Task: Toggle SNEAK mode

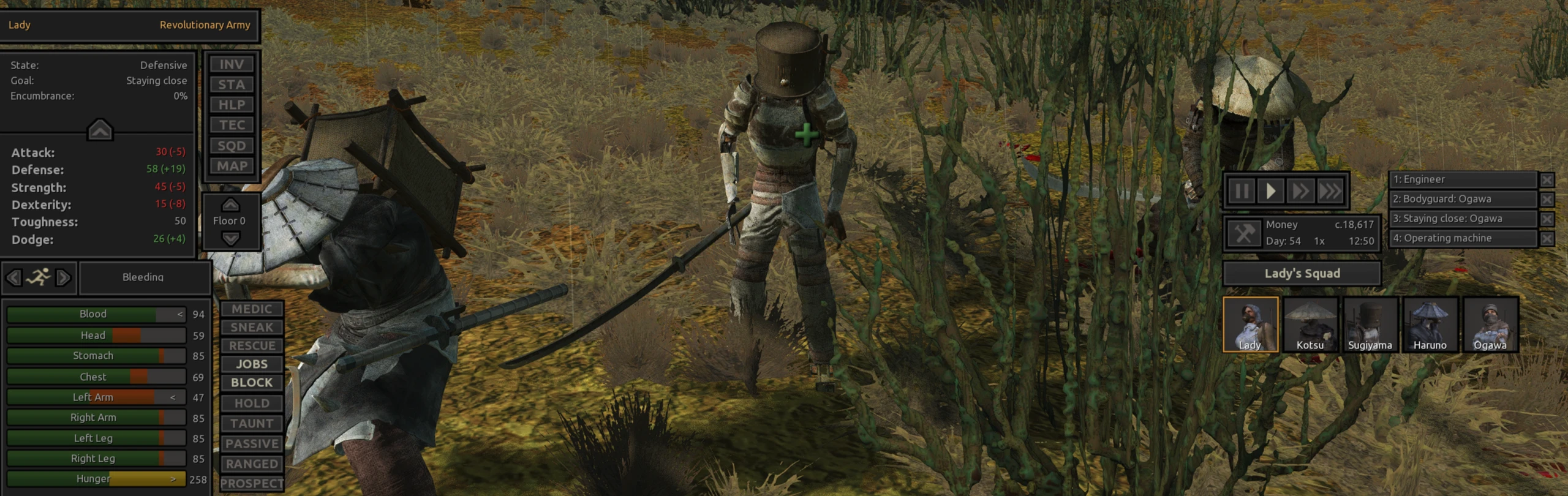Action: (252, 328)
